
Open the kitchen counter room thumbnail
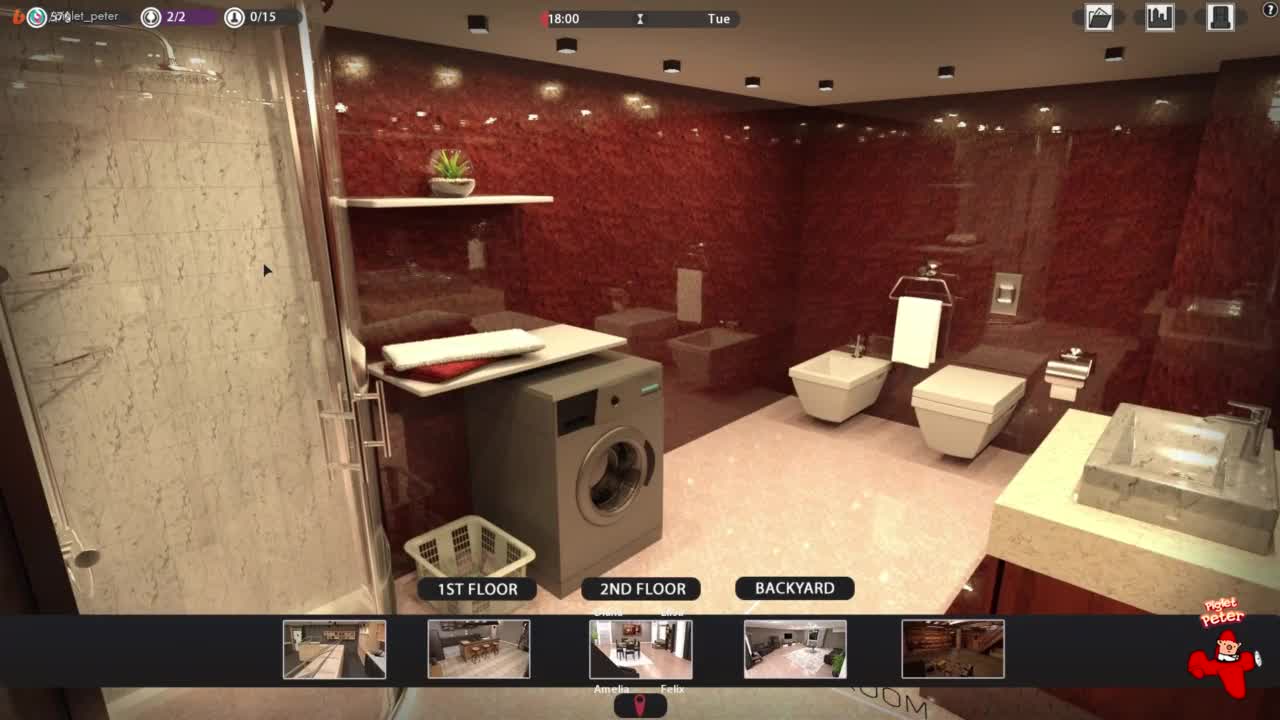point(334,649)
